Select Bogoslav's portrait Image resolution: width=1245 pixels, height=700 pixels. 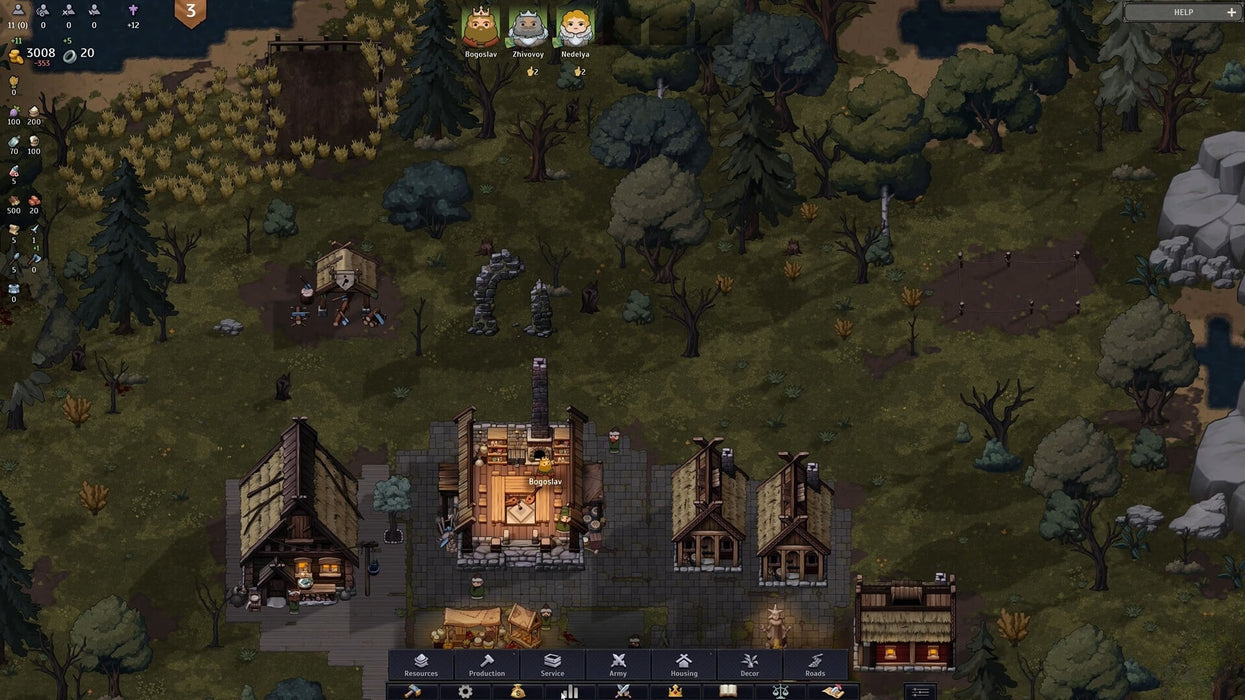coord(481,27)
